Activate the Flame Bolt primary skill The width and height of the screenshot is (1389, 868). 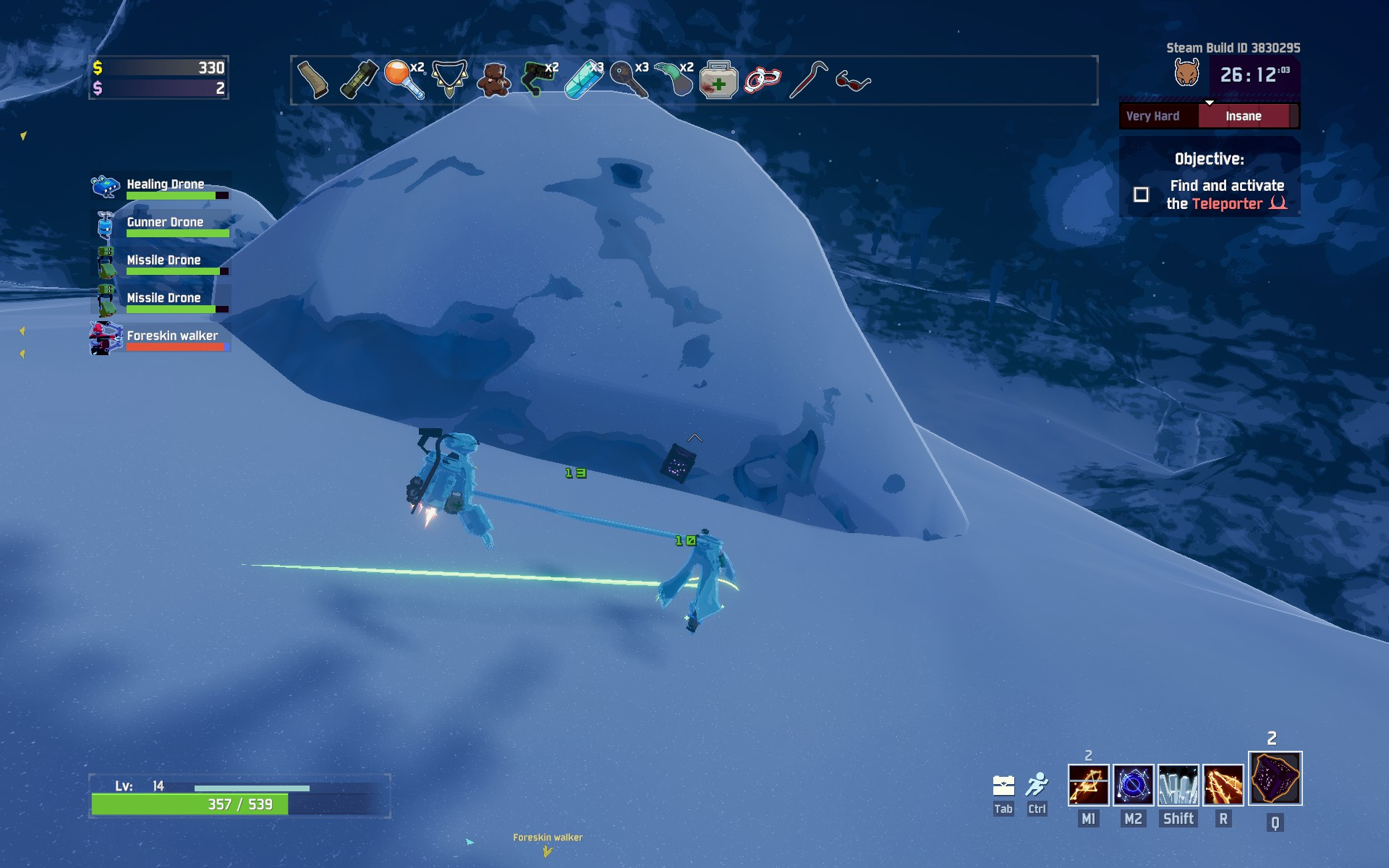[1088, 786]
